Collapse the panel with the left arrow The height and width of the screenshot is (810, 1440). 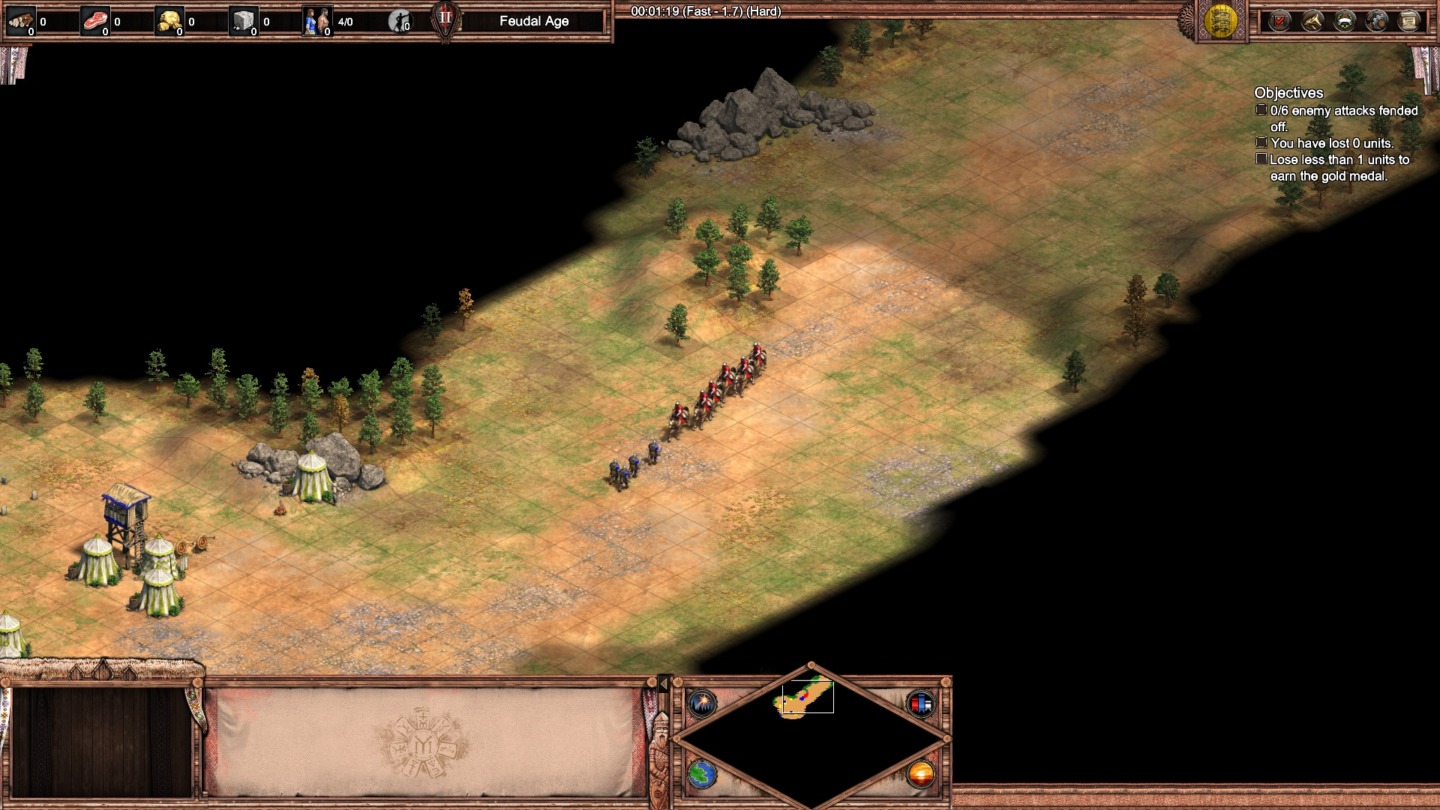661,684
